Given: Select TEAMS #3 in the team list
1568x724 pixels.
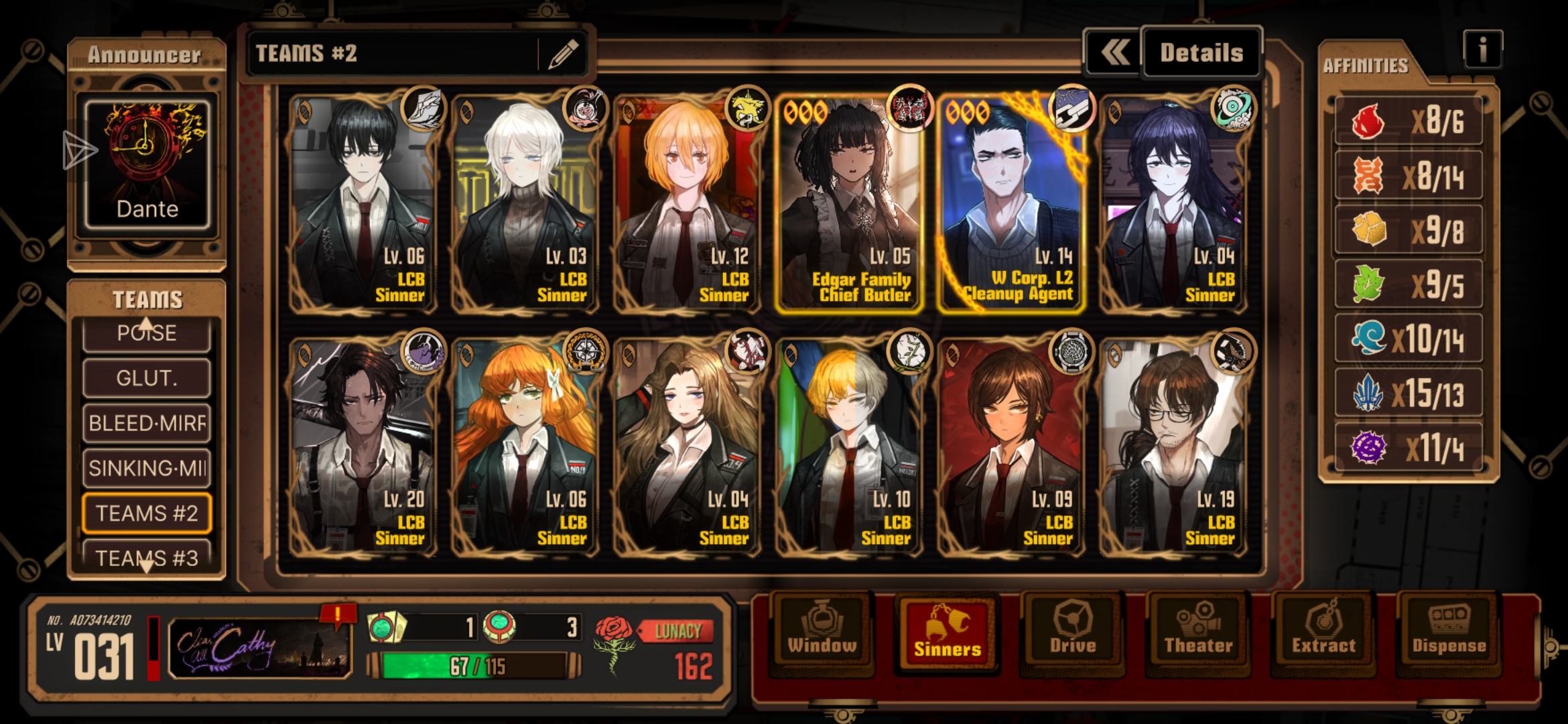Looking at the screenshot, I should coord(147,556).
